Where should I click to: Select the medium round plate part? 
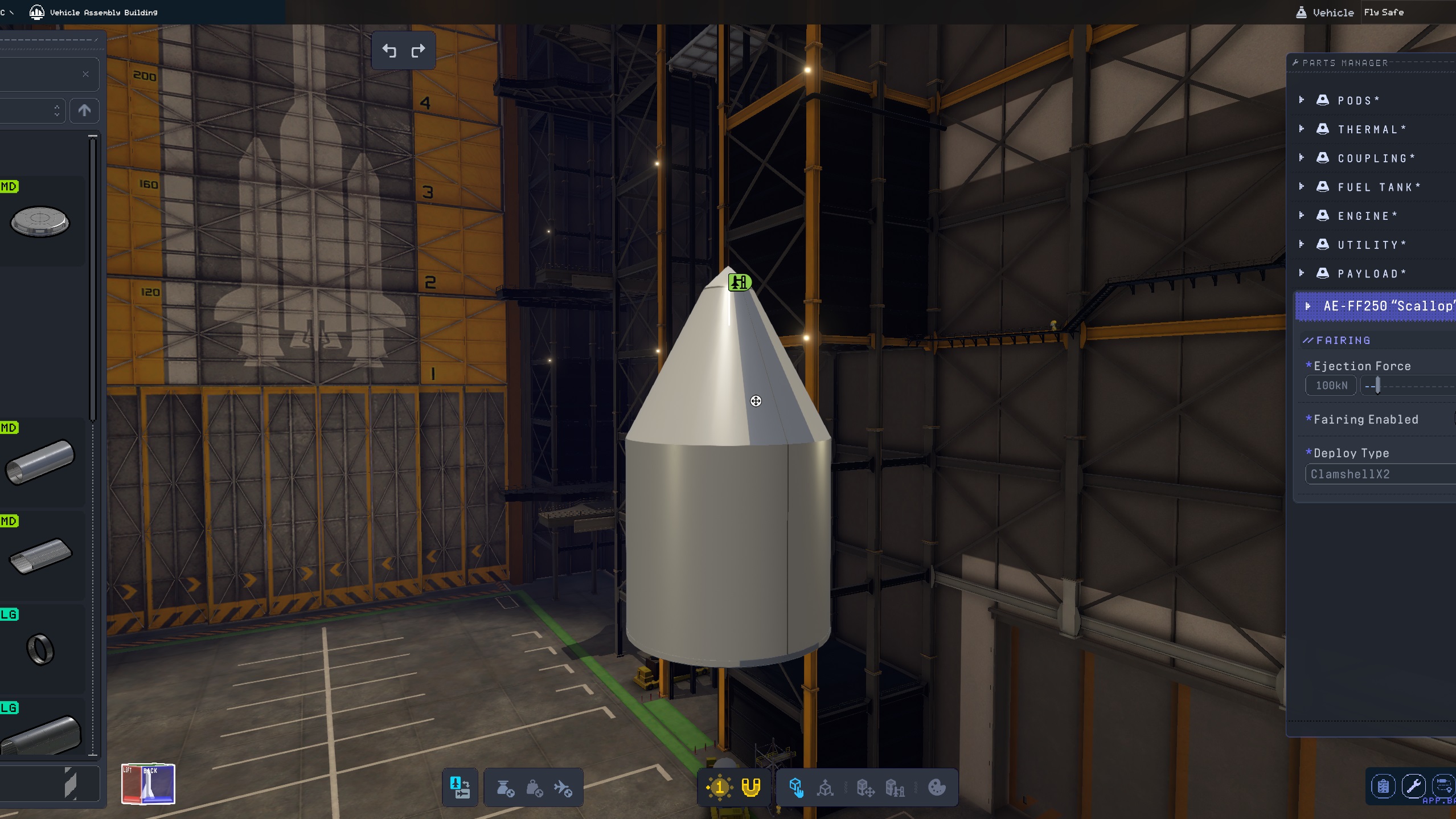[x=40, y=222]
